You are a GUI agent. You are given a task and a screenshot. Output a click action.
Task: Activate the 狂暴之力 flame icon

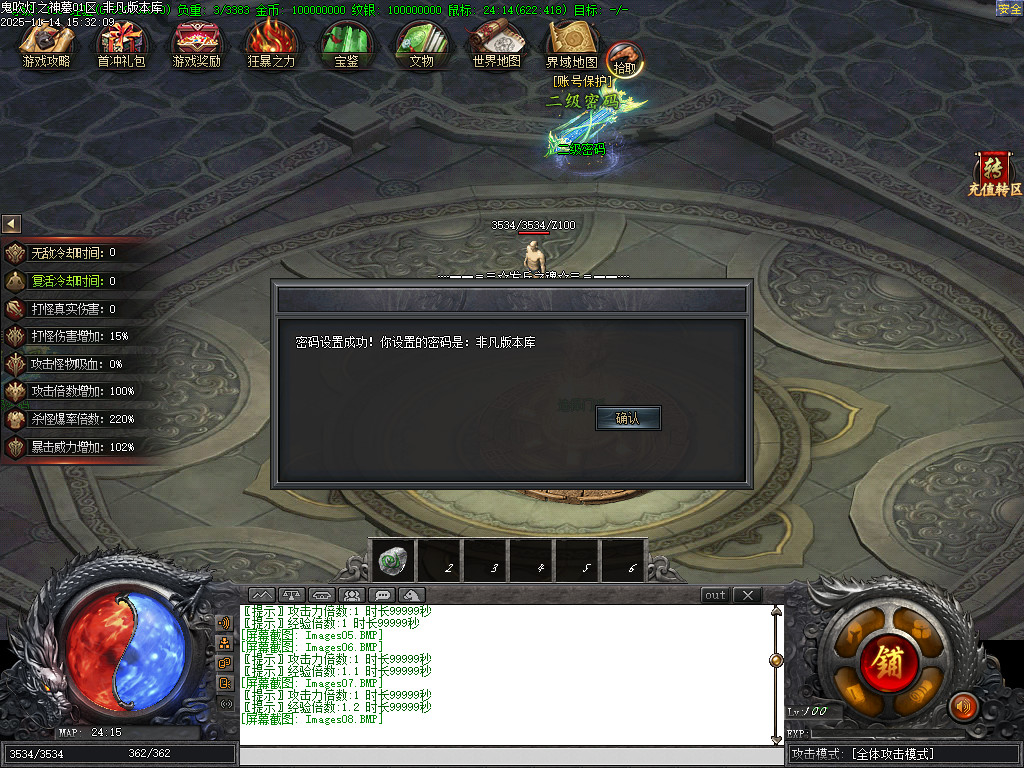coord(271,45)
